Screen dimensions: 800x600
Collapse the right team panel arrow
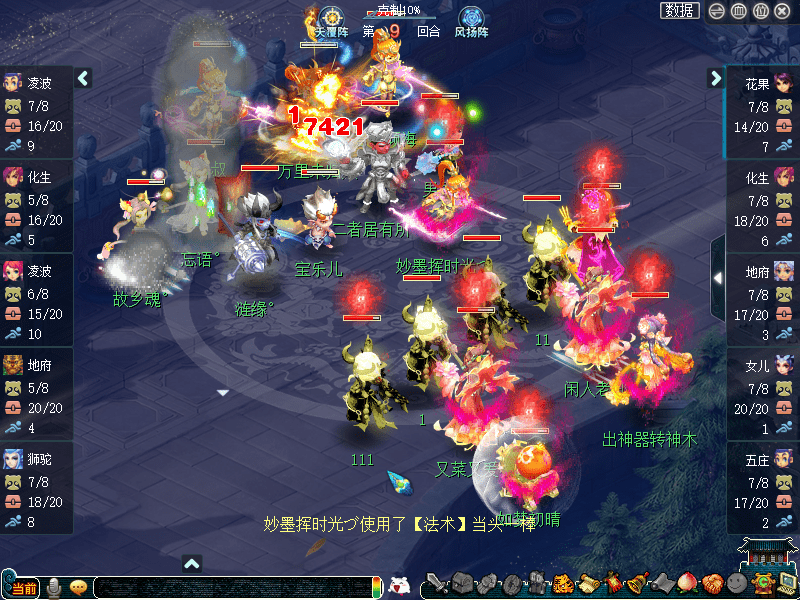coord(715,77)
